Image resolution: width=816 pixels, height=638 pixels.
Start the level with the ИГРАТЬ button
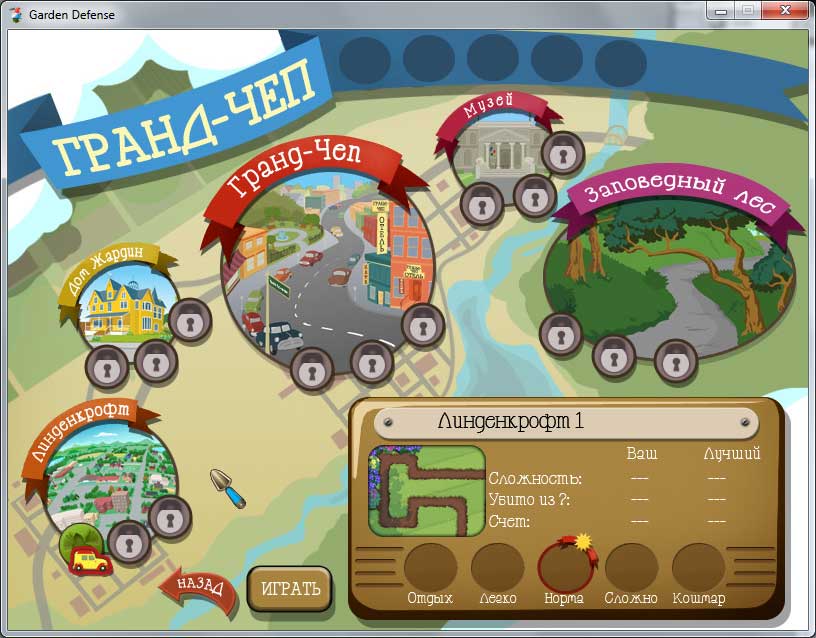point(289,588)
